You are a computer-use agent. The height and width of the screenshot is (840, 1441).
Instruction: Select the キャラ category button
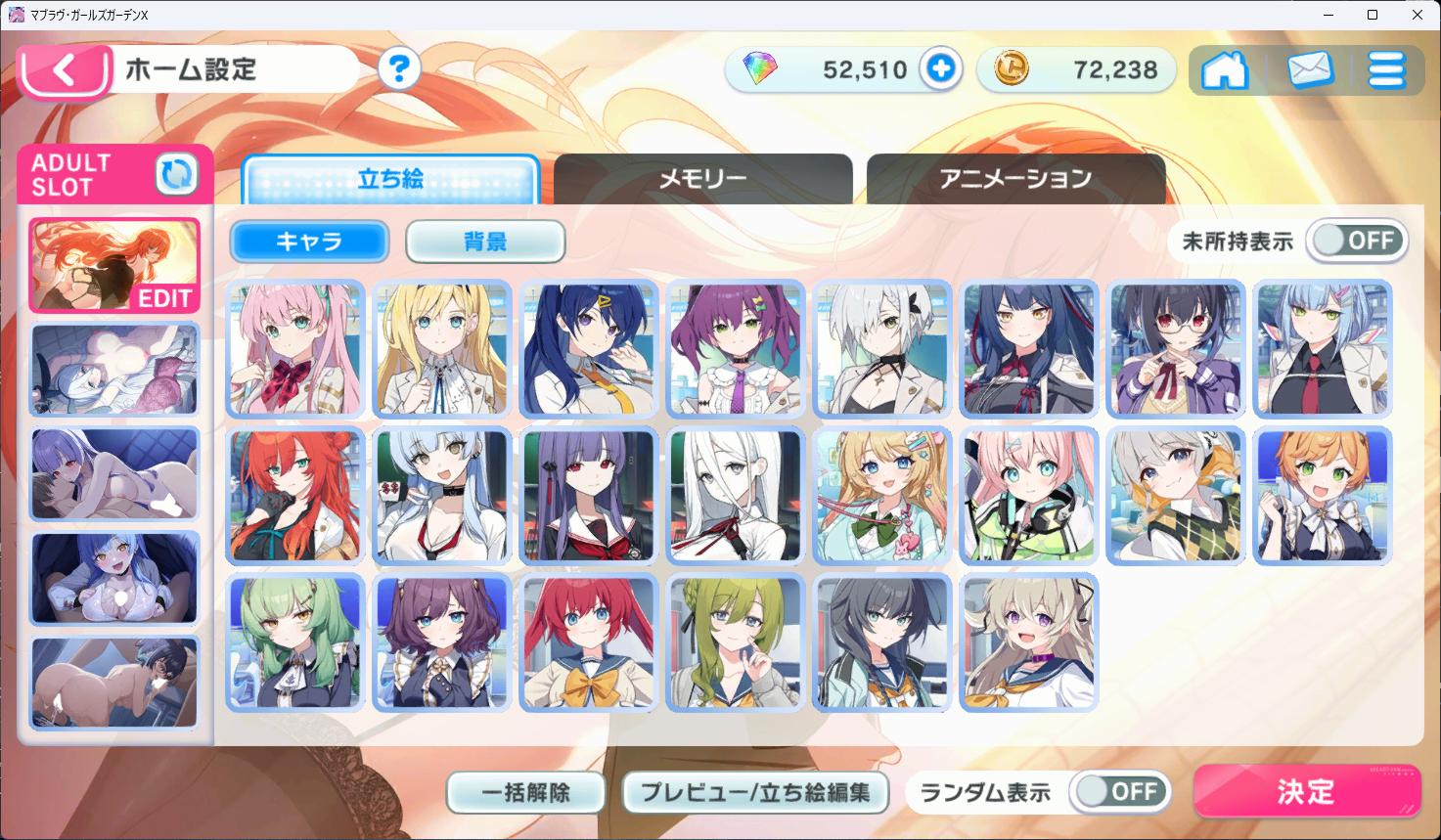309,242
